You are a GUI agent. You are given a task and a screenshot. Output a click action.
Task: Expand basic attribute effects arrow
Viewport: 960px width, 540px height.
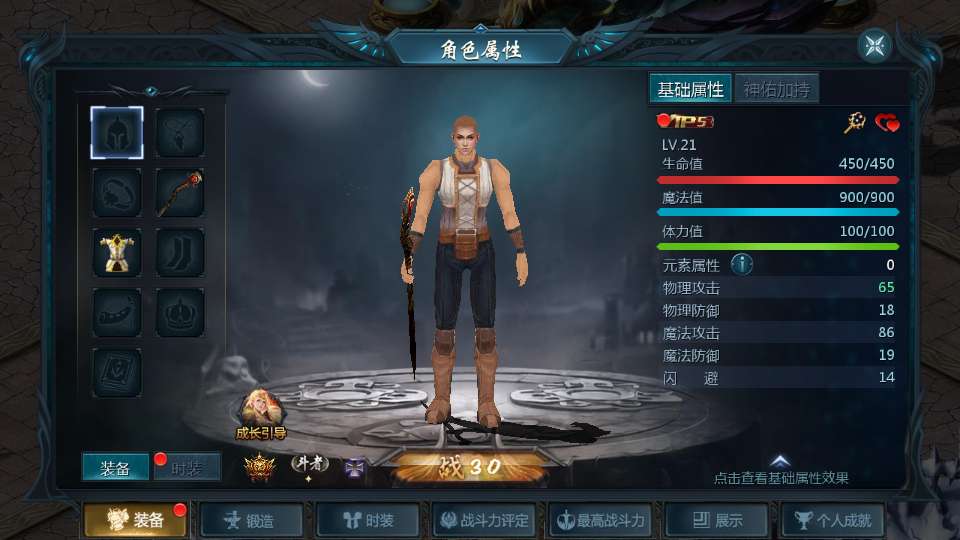point(781,461)
